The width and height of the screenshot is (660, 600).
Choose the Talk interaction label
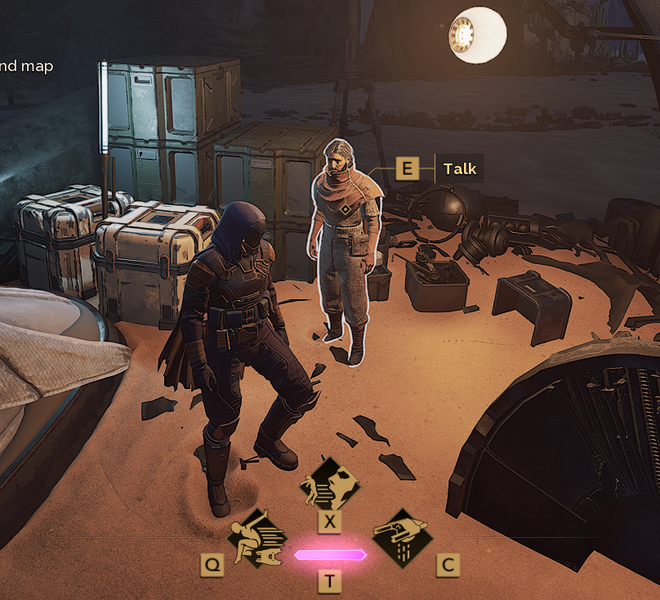coord(459,168)
